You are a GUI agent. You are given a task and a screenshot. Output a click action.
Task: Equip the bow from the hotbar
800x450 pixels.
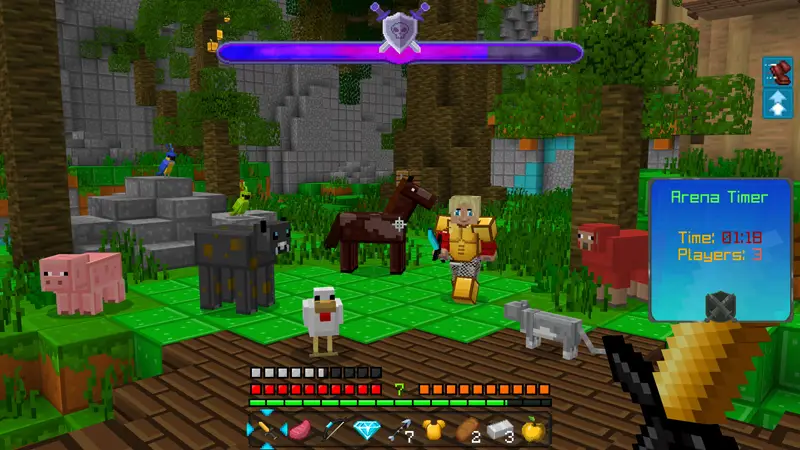coord(333,431)
